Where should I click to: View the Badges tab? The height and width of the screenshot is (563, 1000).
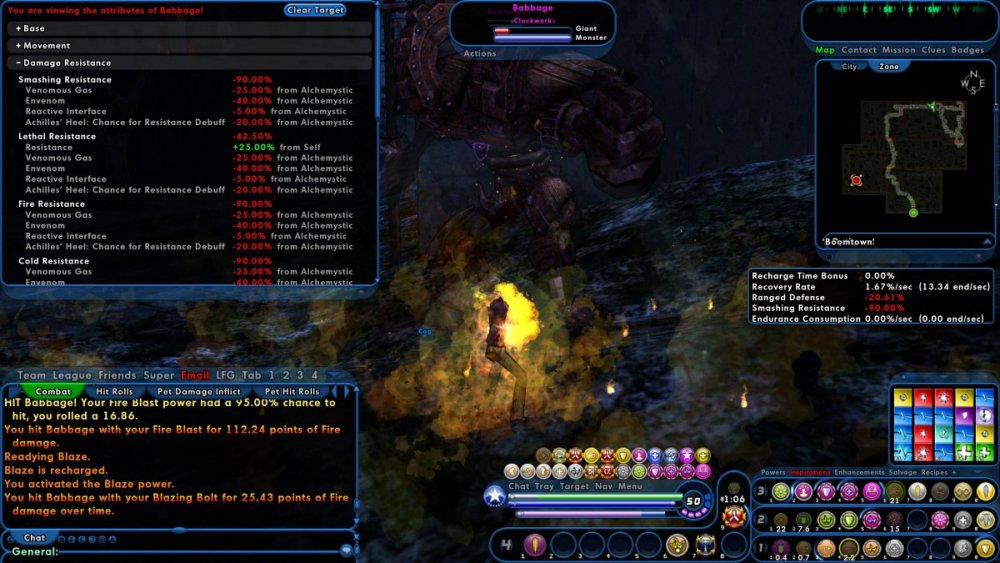[x=967, y=50]
